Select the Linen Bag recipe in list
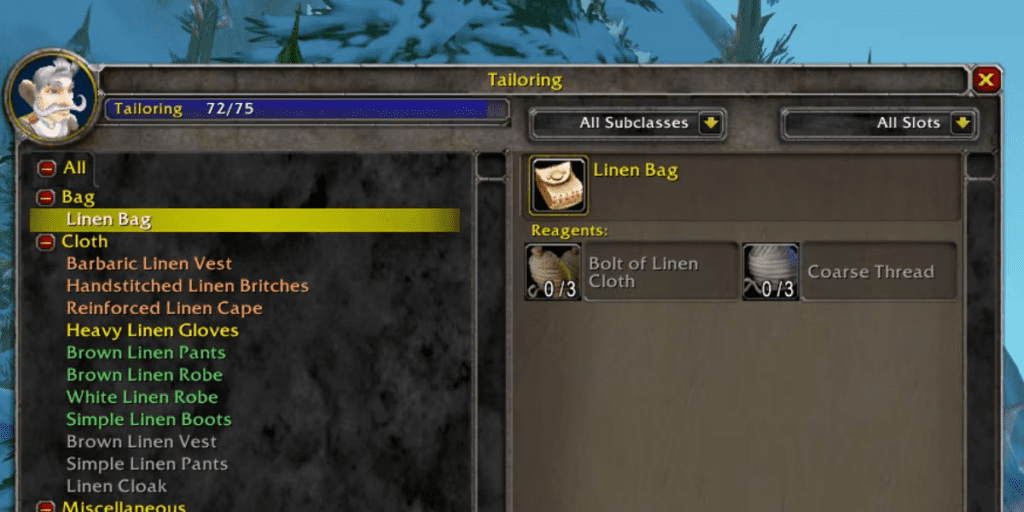The height and width of the screenshot is (512, 1024). coord(108,219)
